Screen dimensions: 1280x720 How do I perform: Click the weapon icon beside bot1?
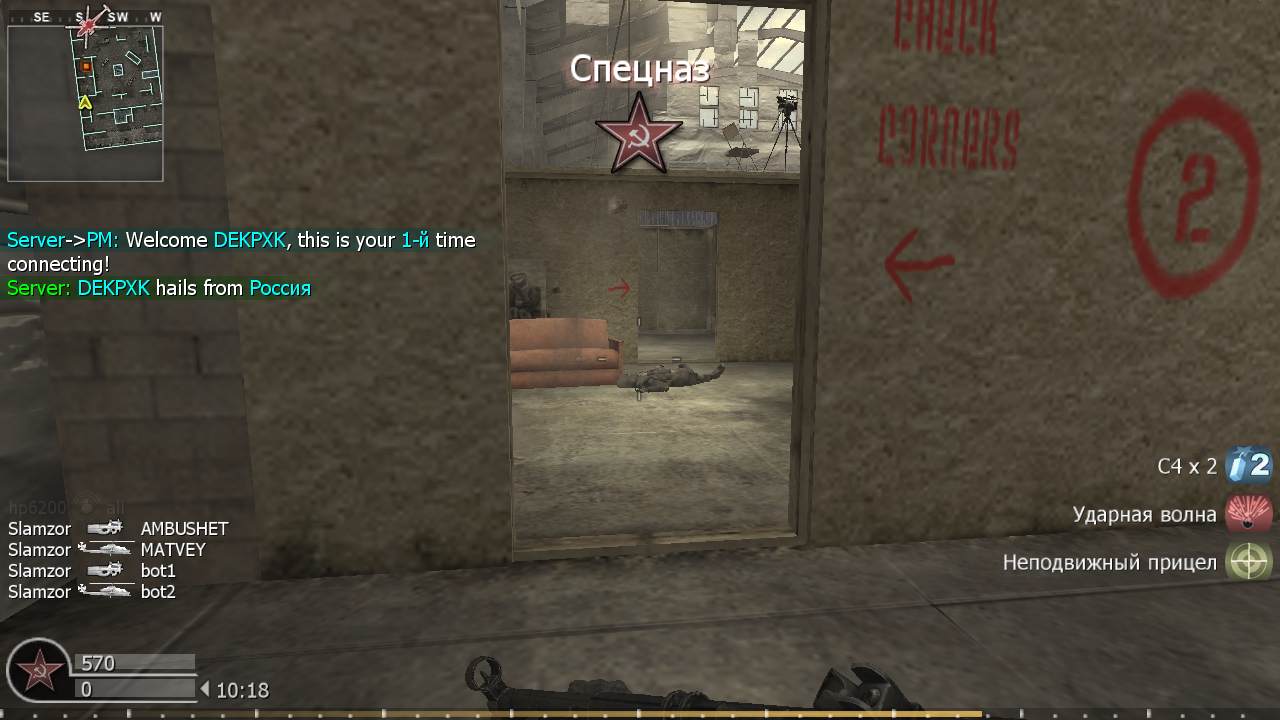point(105,570)
